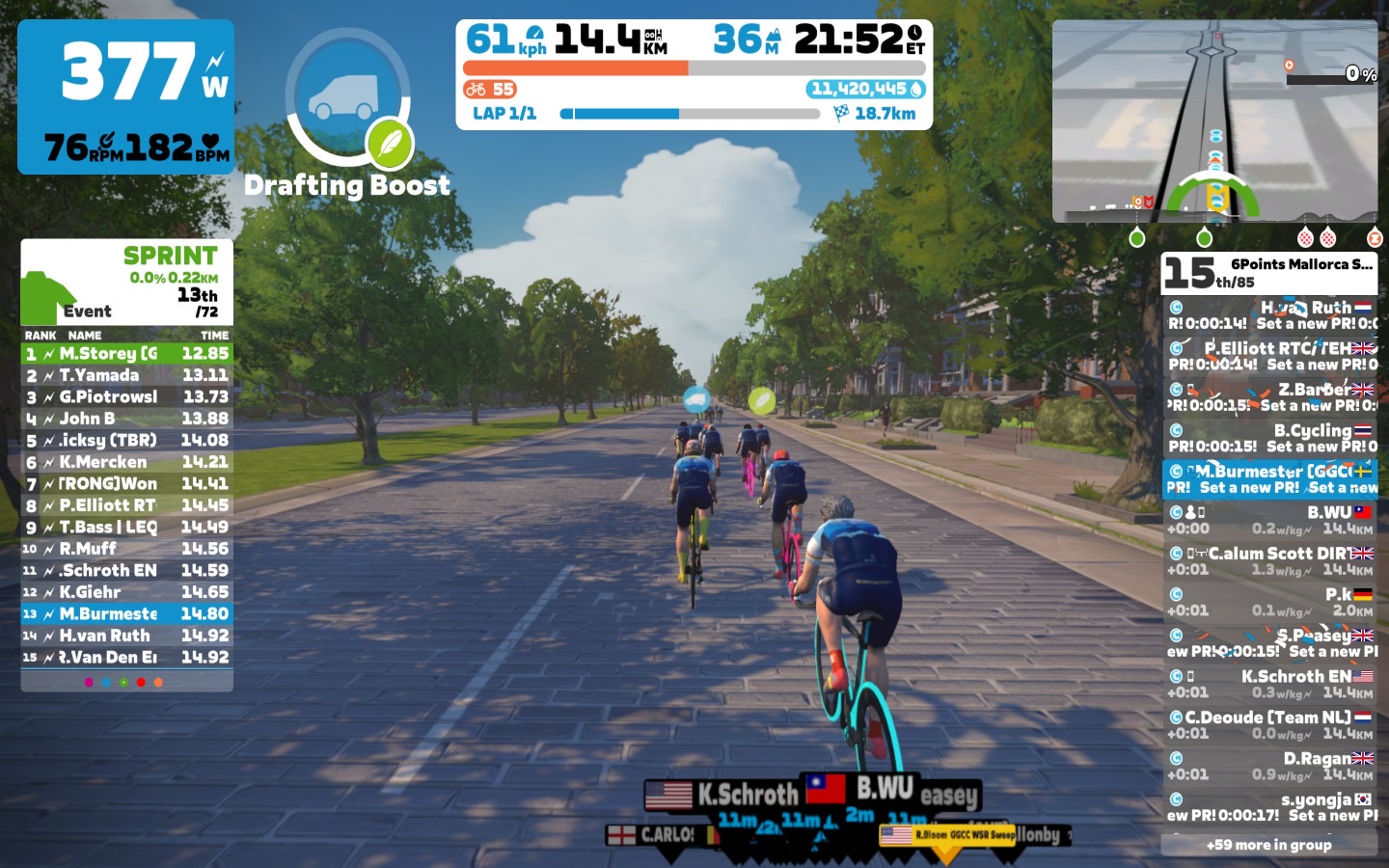Screen dimensions: 1389x868
Task: Click s.yongja's row in the riders list
Action: (x=1269, y=807)
